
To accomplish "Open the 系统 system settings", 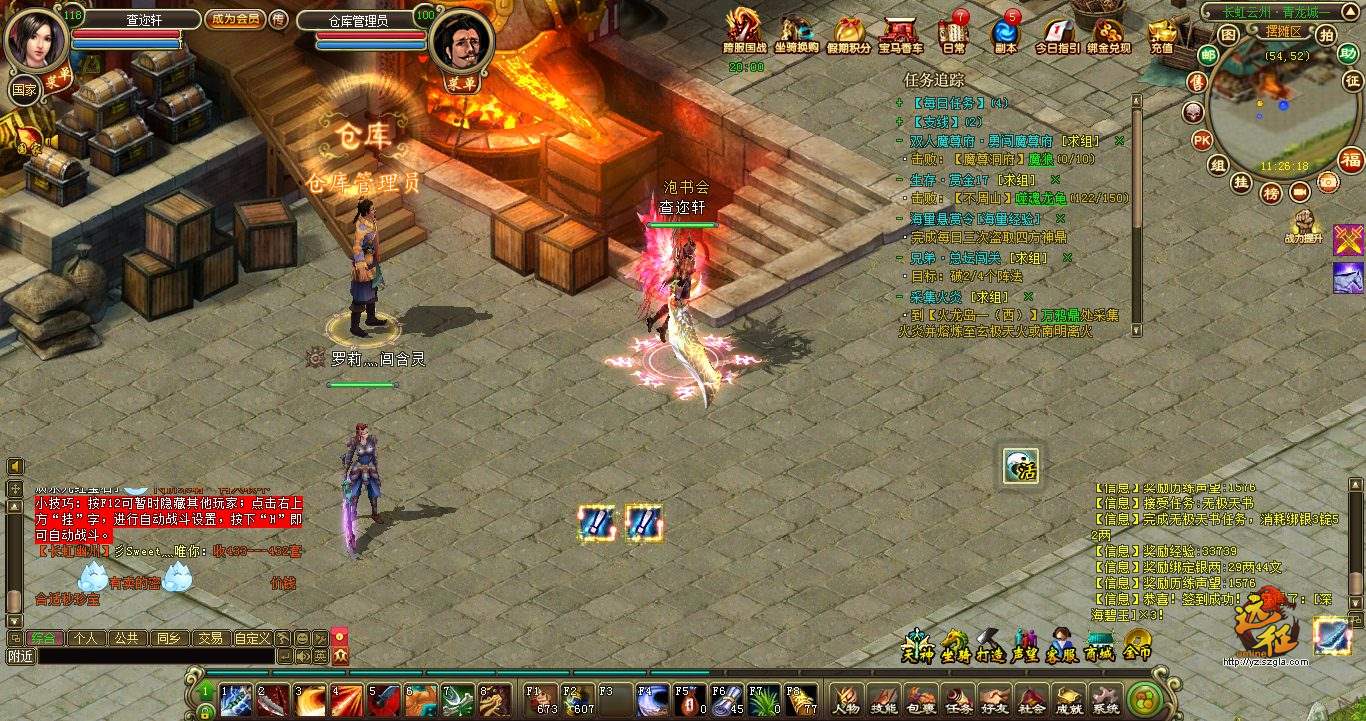I will pos(1105,699).
